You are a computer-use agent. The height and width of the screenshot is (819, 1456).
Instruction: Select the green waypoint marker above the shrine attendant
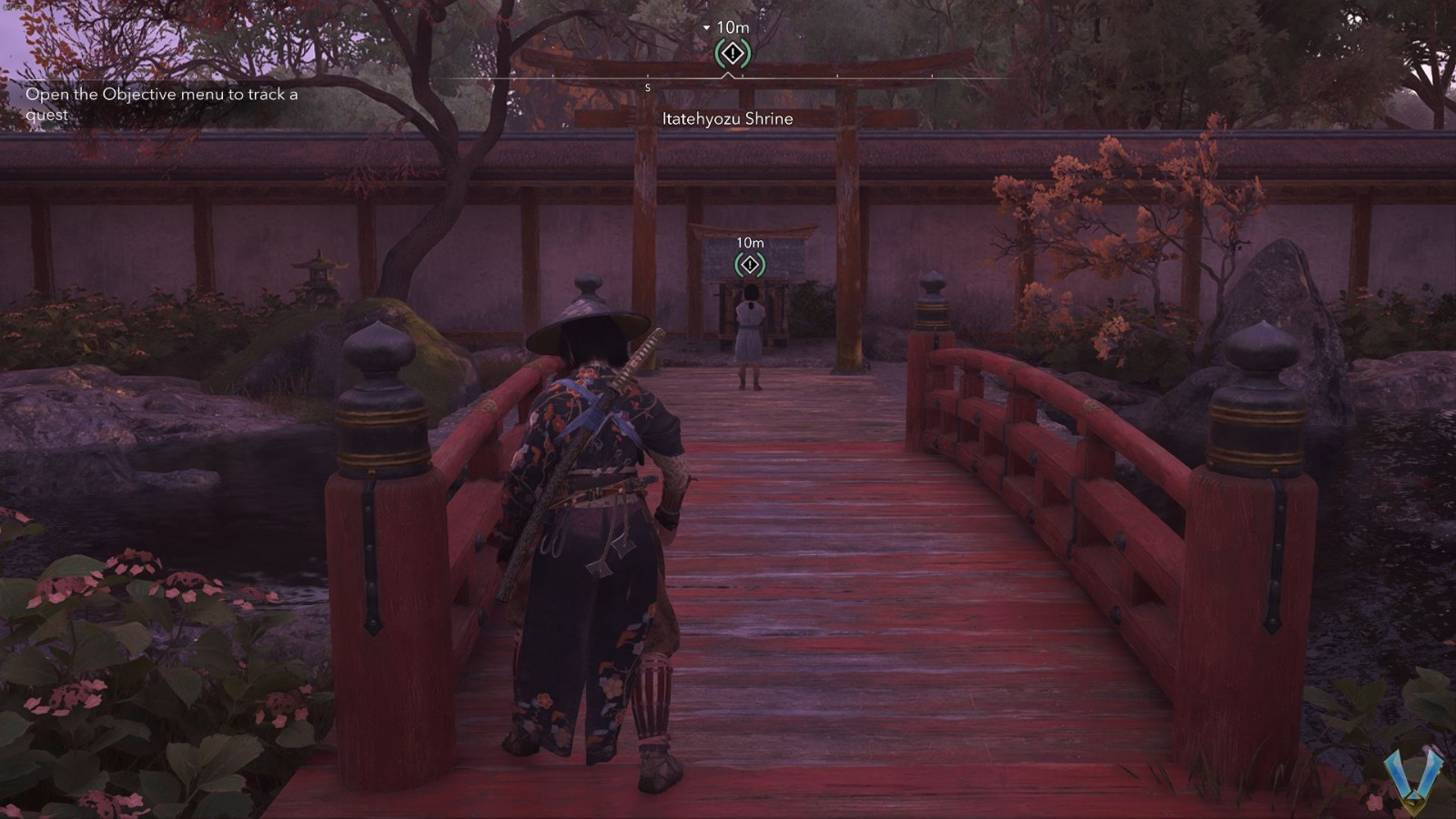[x=748, y=265]
